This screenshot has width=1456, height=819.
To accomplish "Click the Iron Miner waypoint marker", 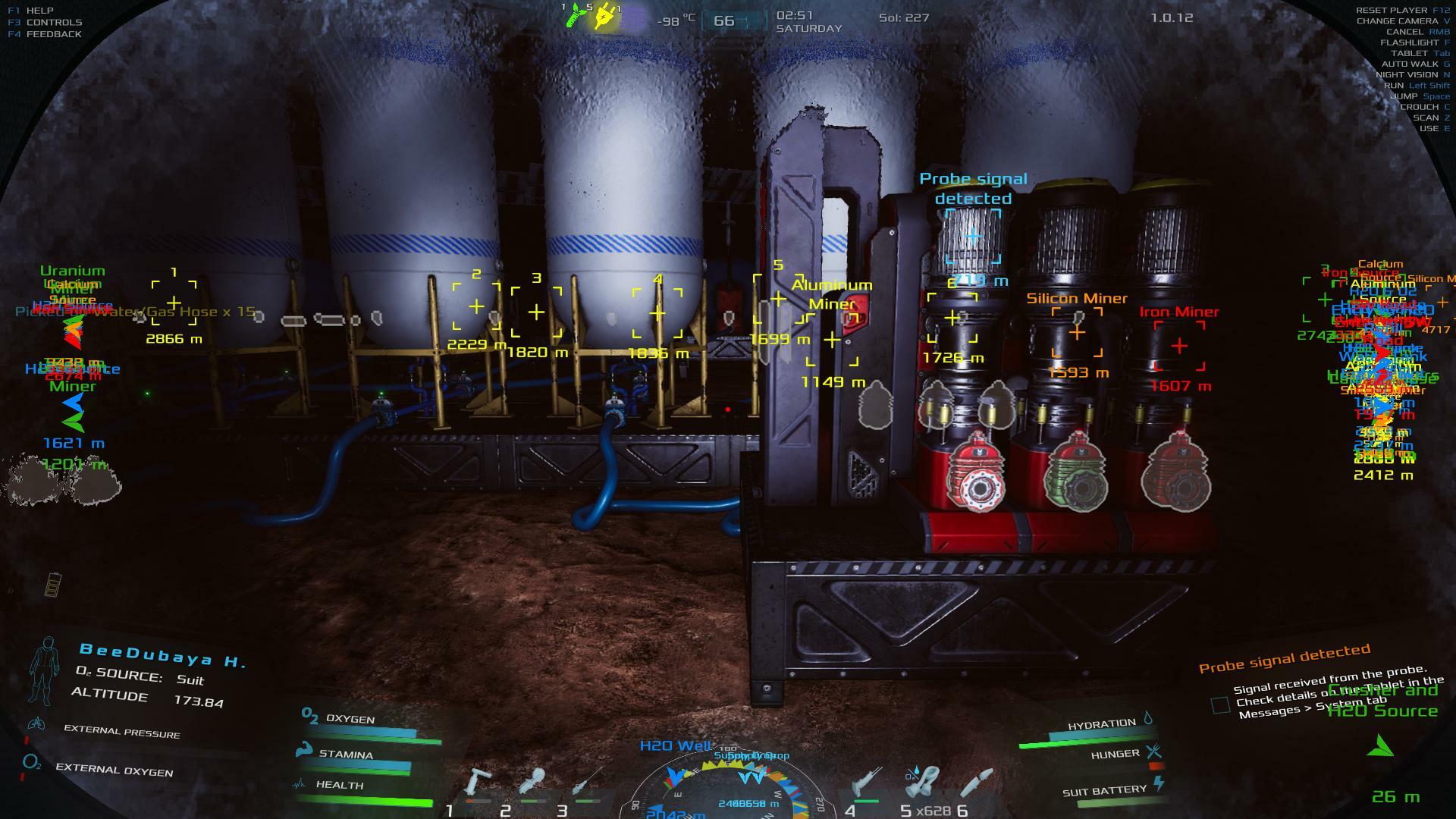I will pyautogui.click(x=1179, y=346).
